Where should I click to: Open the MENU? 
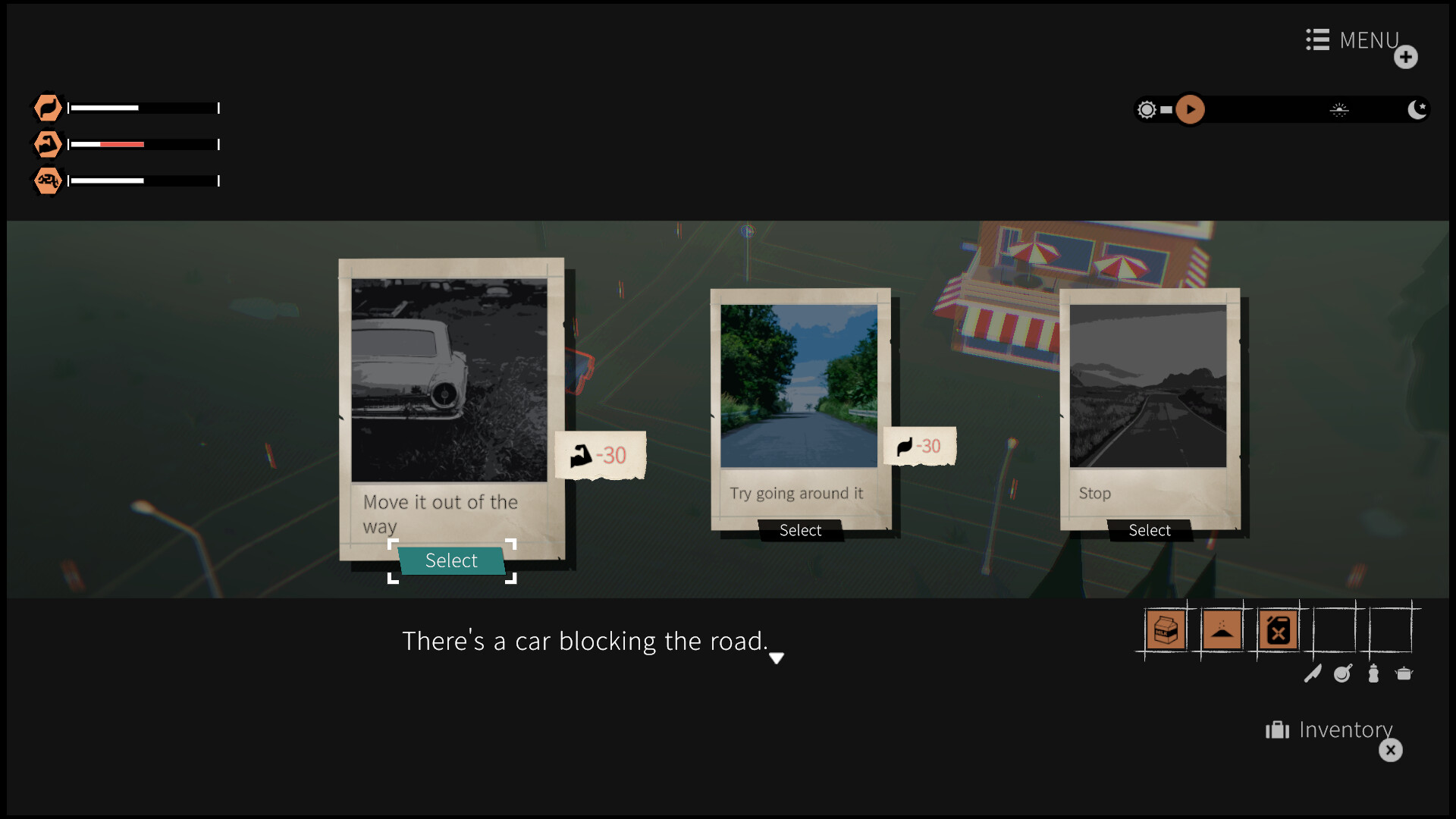(1352, 40)
